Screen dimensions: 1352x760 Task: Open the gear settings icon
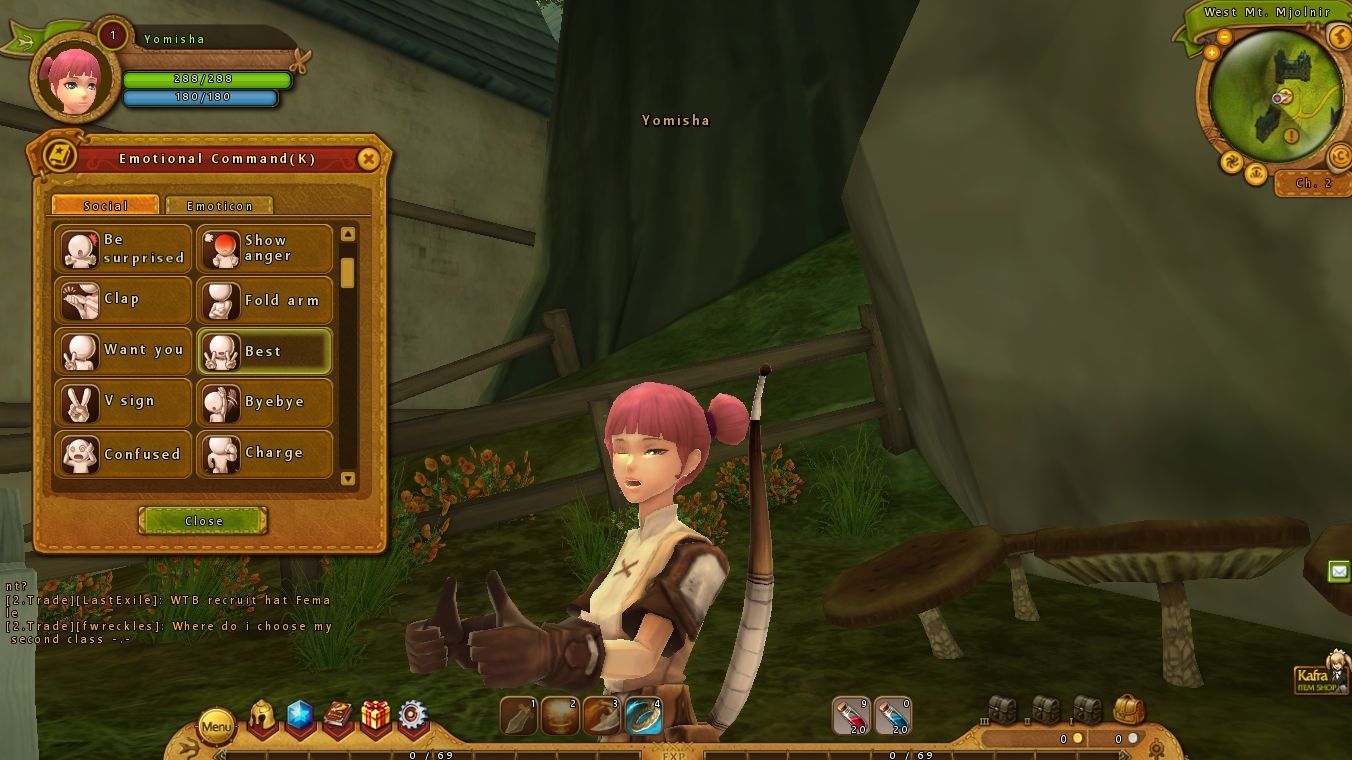(413, 716)
